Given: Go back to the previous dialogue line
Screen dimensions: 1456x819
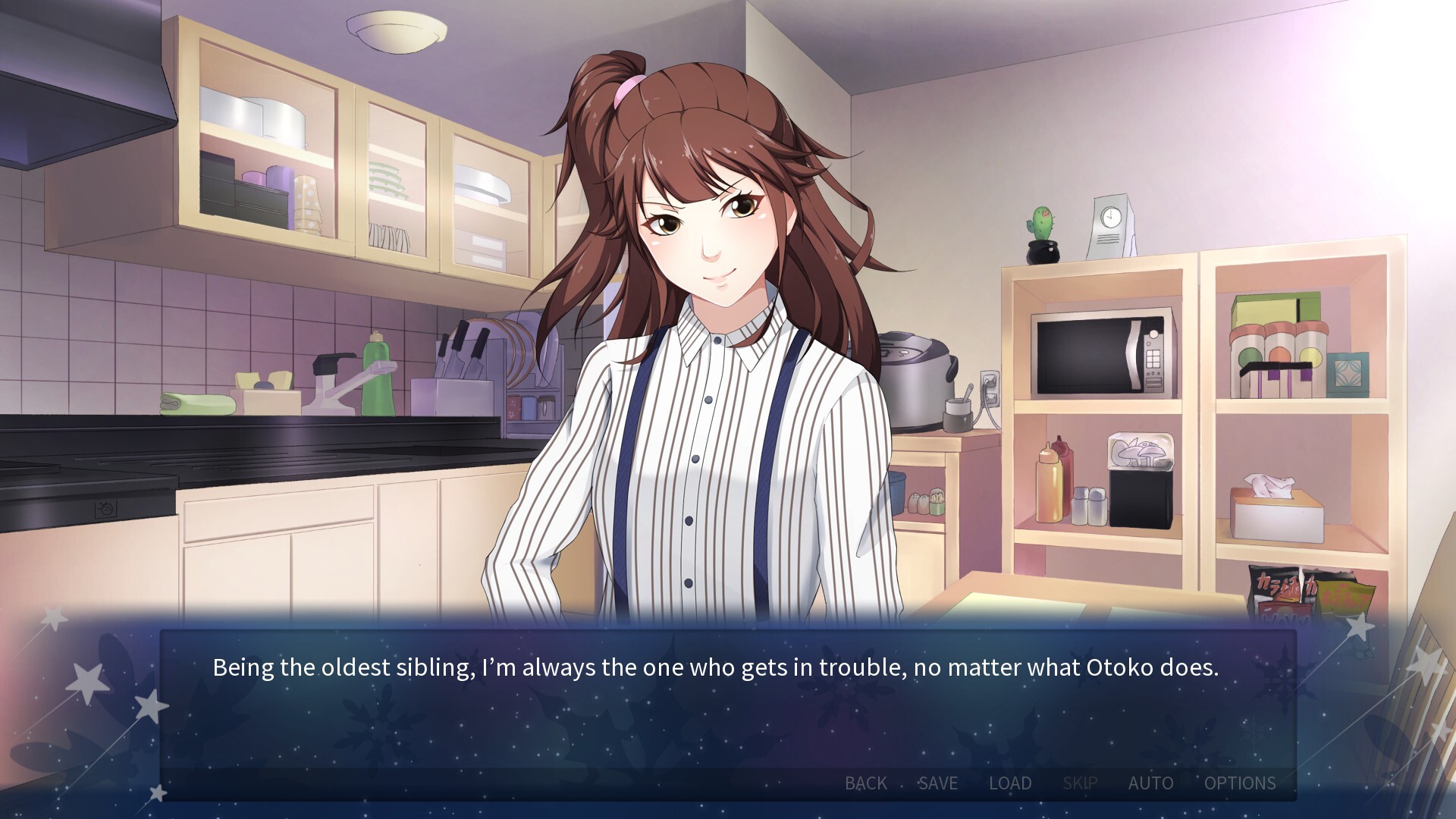Looking at the screenshot, I should (865, 783).
